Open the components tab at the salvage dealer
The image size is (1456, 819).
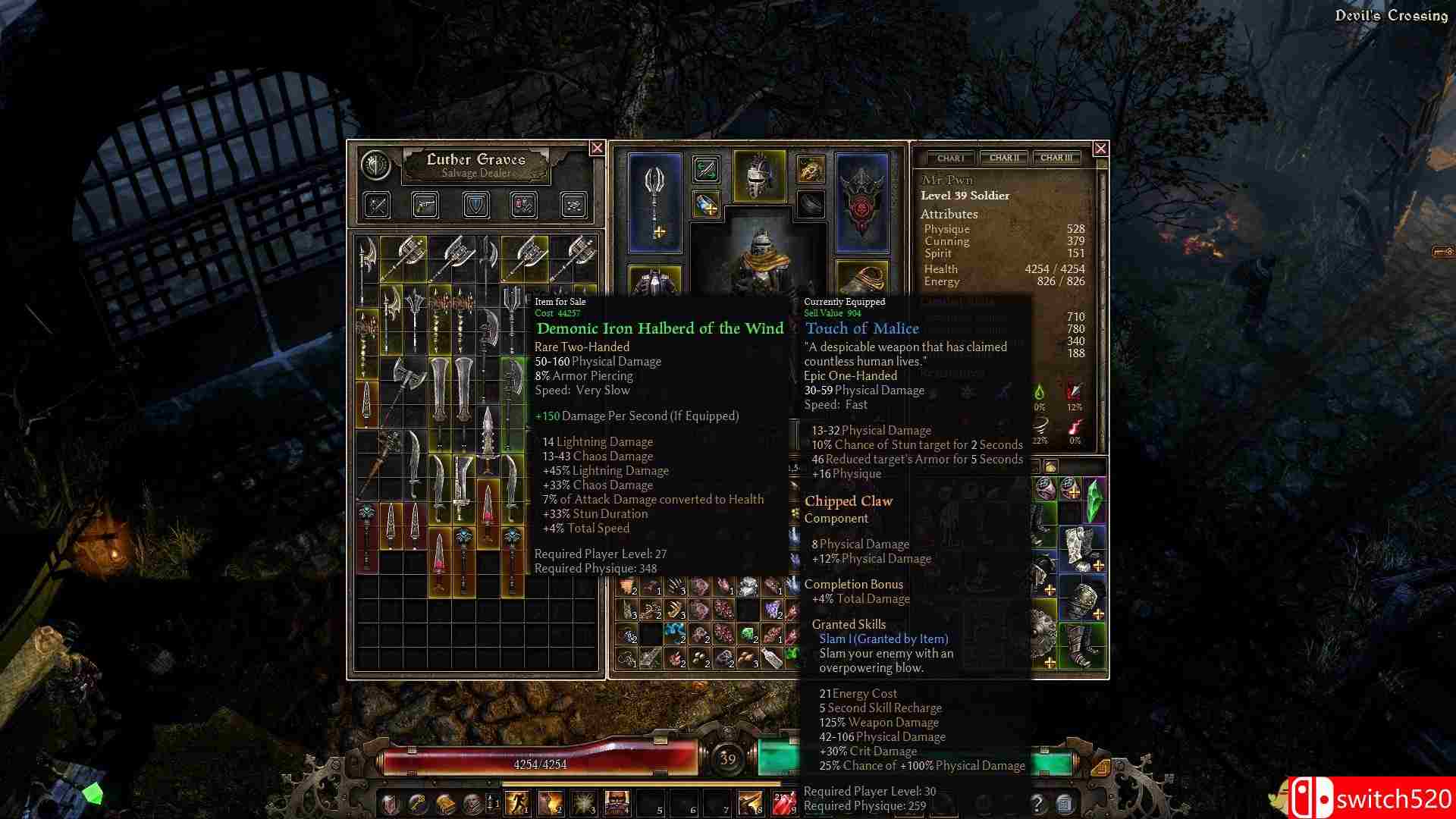576,205
